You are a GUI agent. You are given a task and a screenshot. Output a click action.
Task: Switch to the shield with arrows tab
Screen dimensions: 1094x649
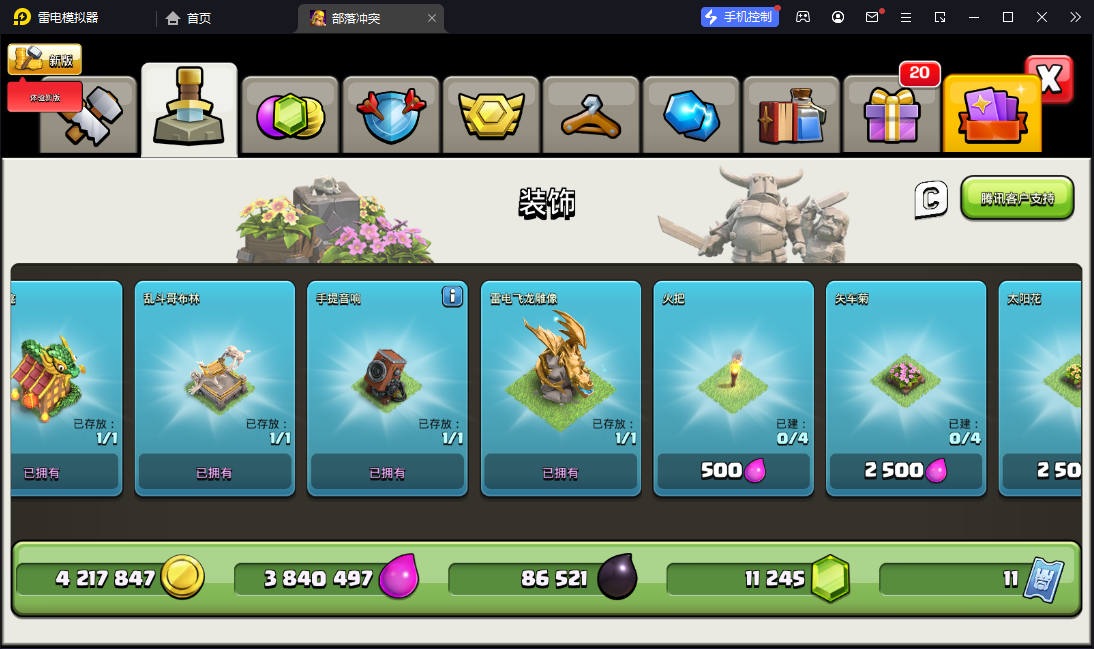[391, 116]
